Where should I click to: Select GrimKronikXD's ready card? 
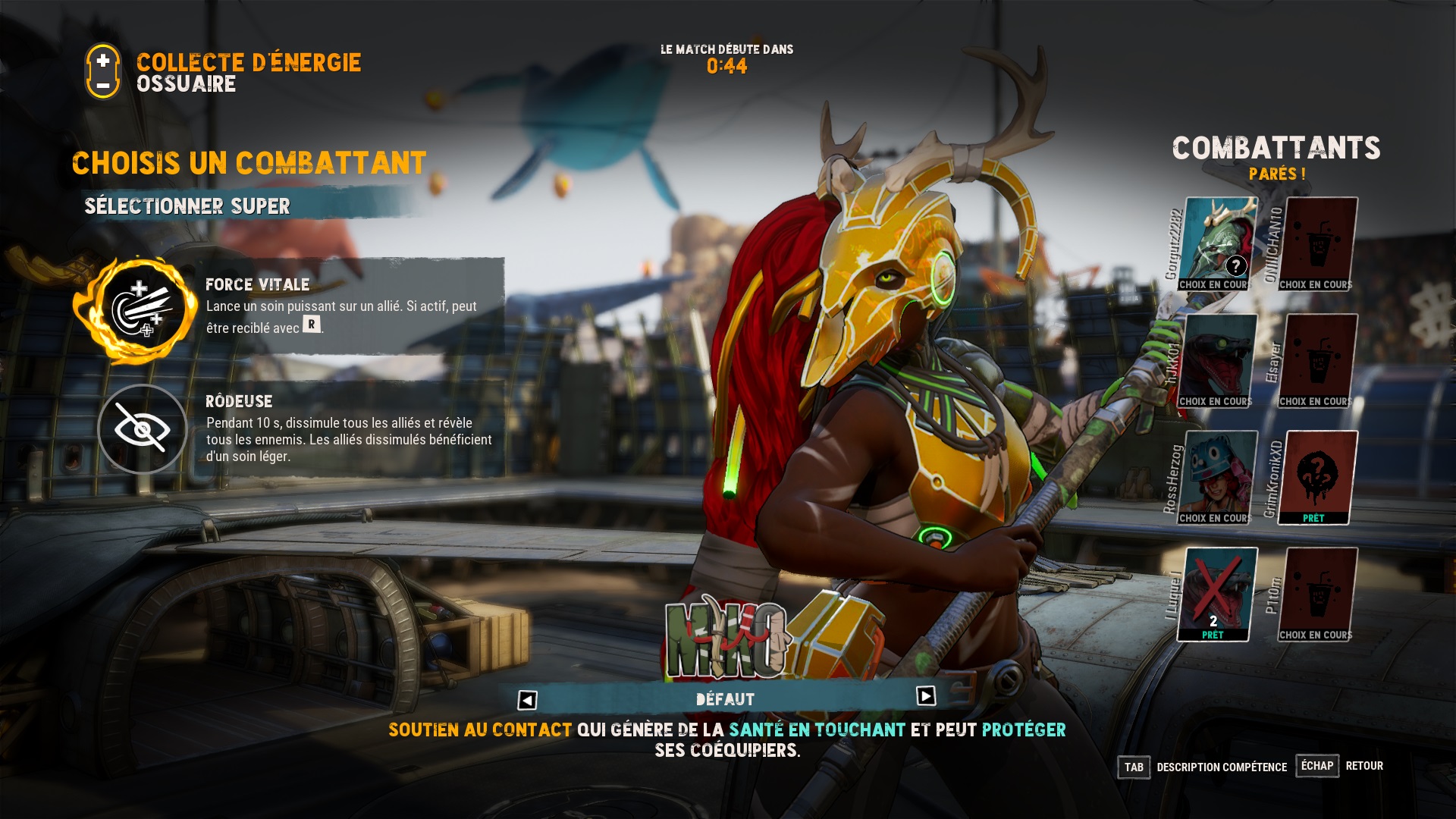pos(1319,478)
